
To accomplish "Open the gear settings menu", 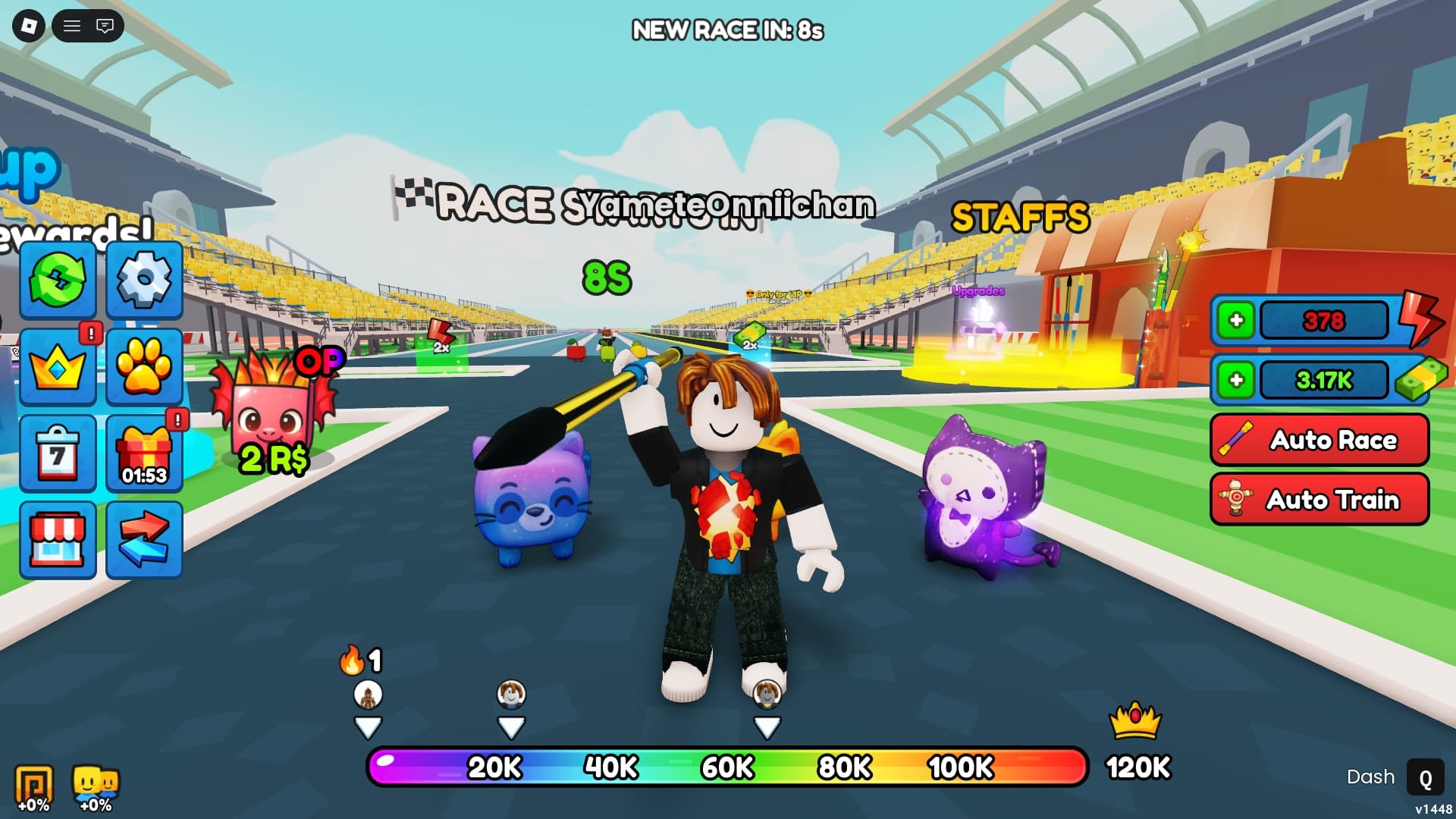I will click(144, 280).
